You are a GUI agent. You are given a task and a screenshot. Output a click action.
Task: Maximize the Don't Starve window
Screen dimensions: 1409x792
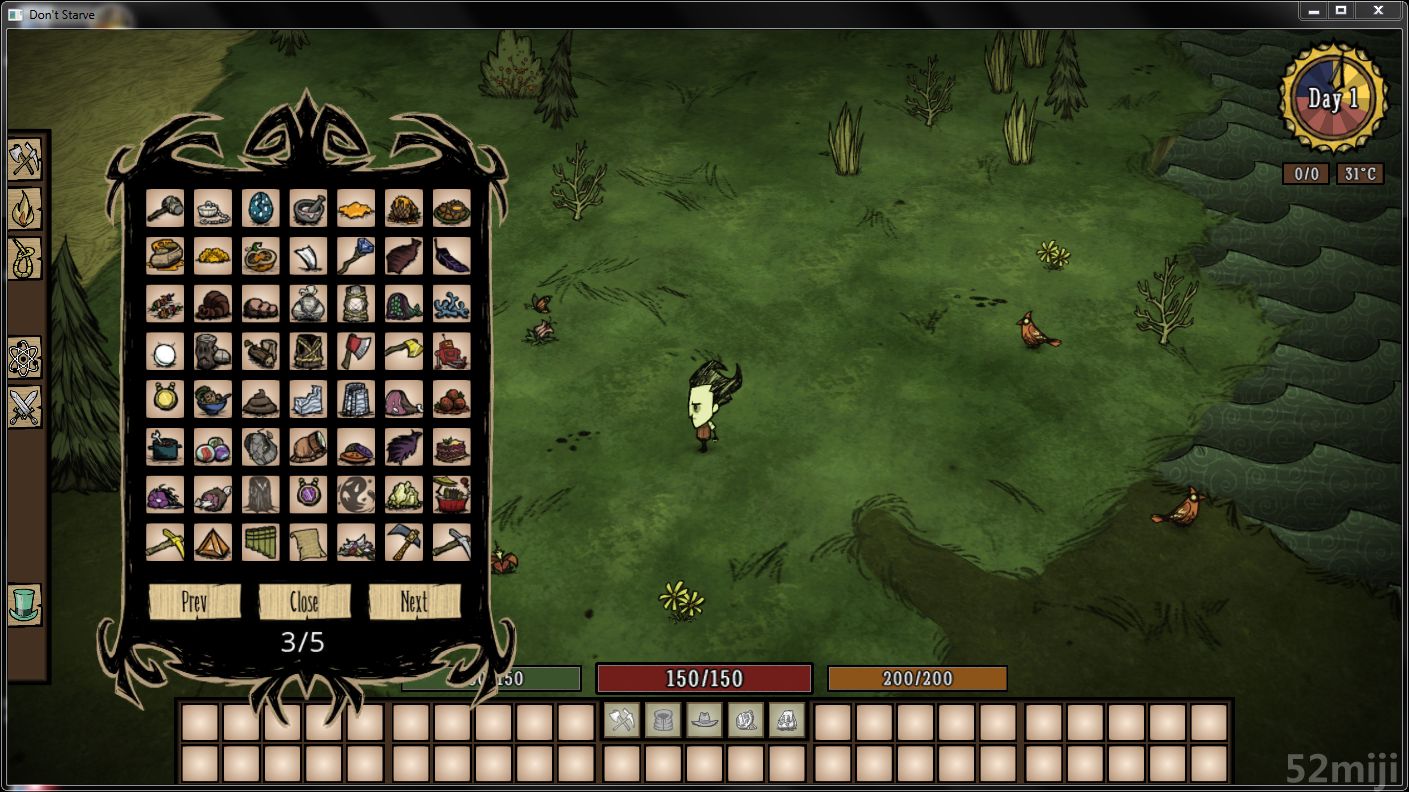[x=1341, y=10]
